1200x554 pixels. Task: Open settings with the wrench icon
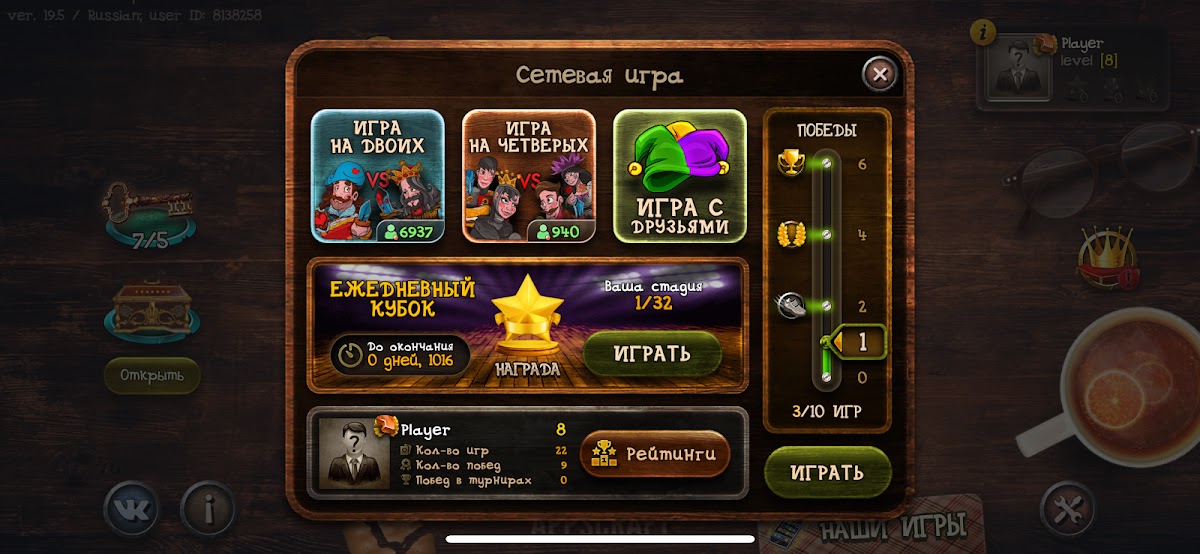pyautogui.click(x=1068, y=510)
